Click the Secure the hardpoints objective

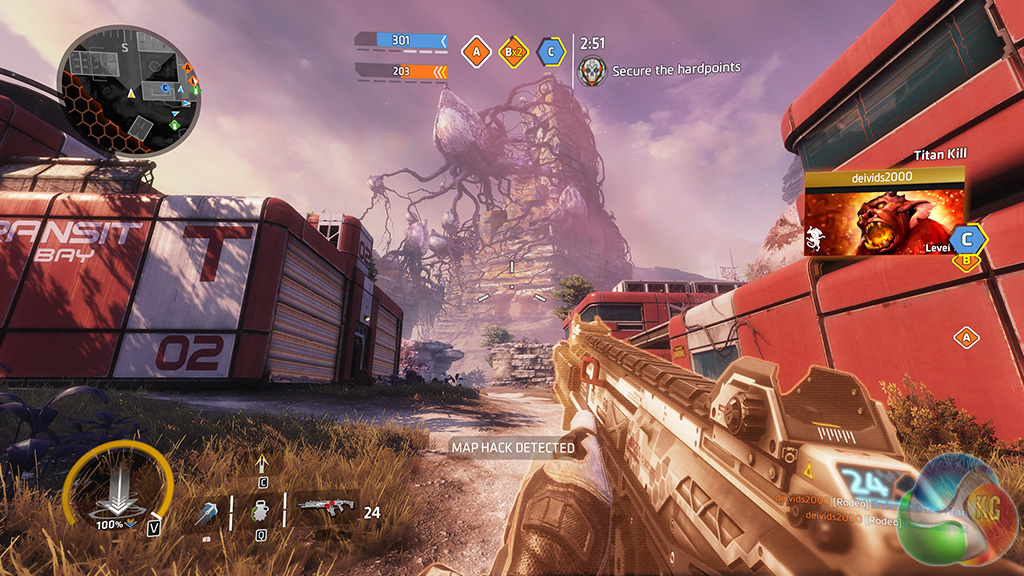(676, 68)
